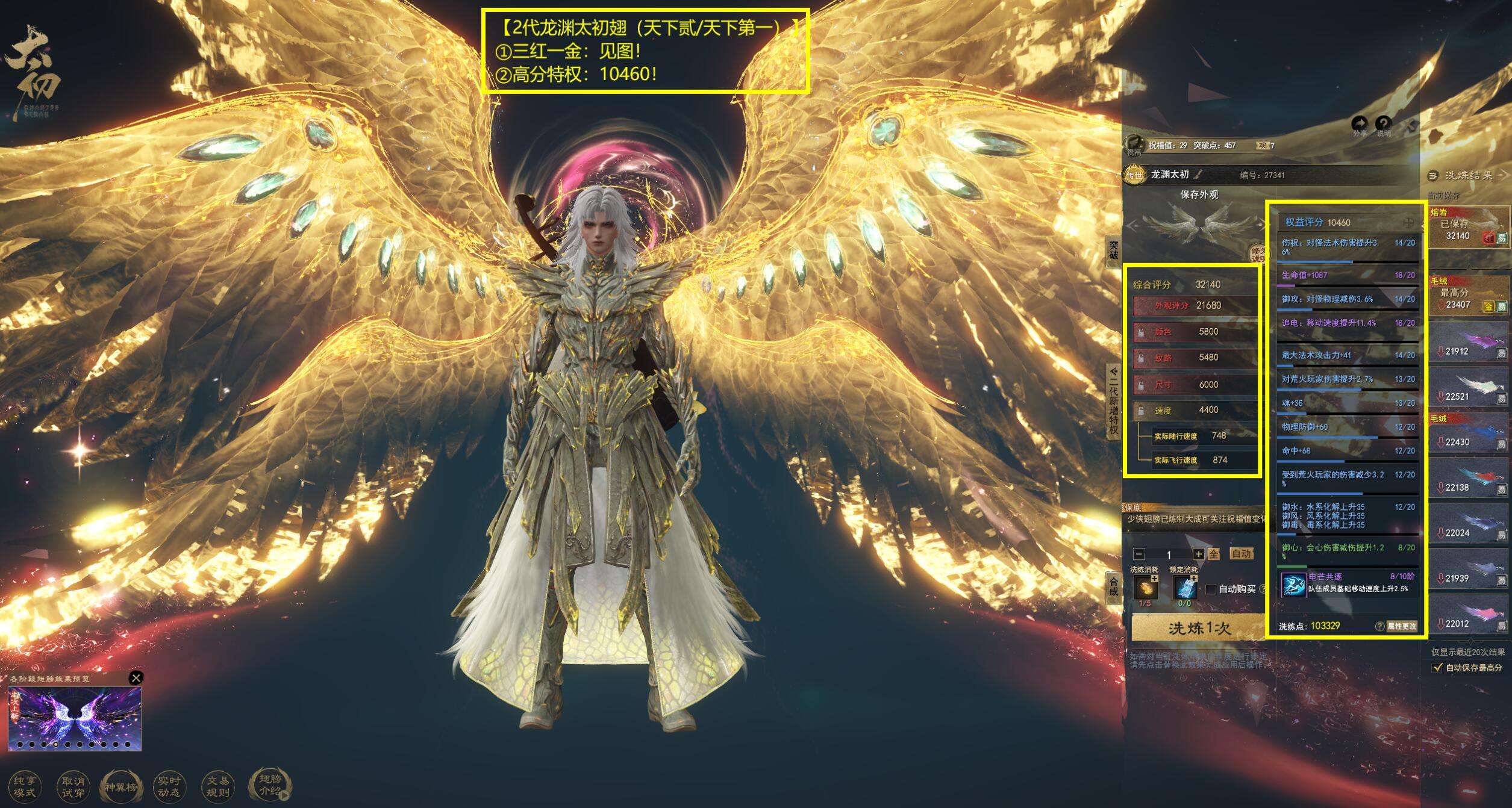Open the 神翼榜 wing leaderboard
The image size is (1512, 808).
(120, 786)
